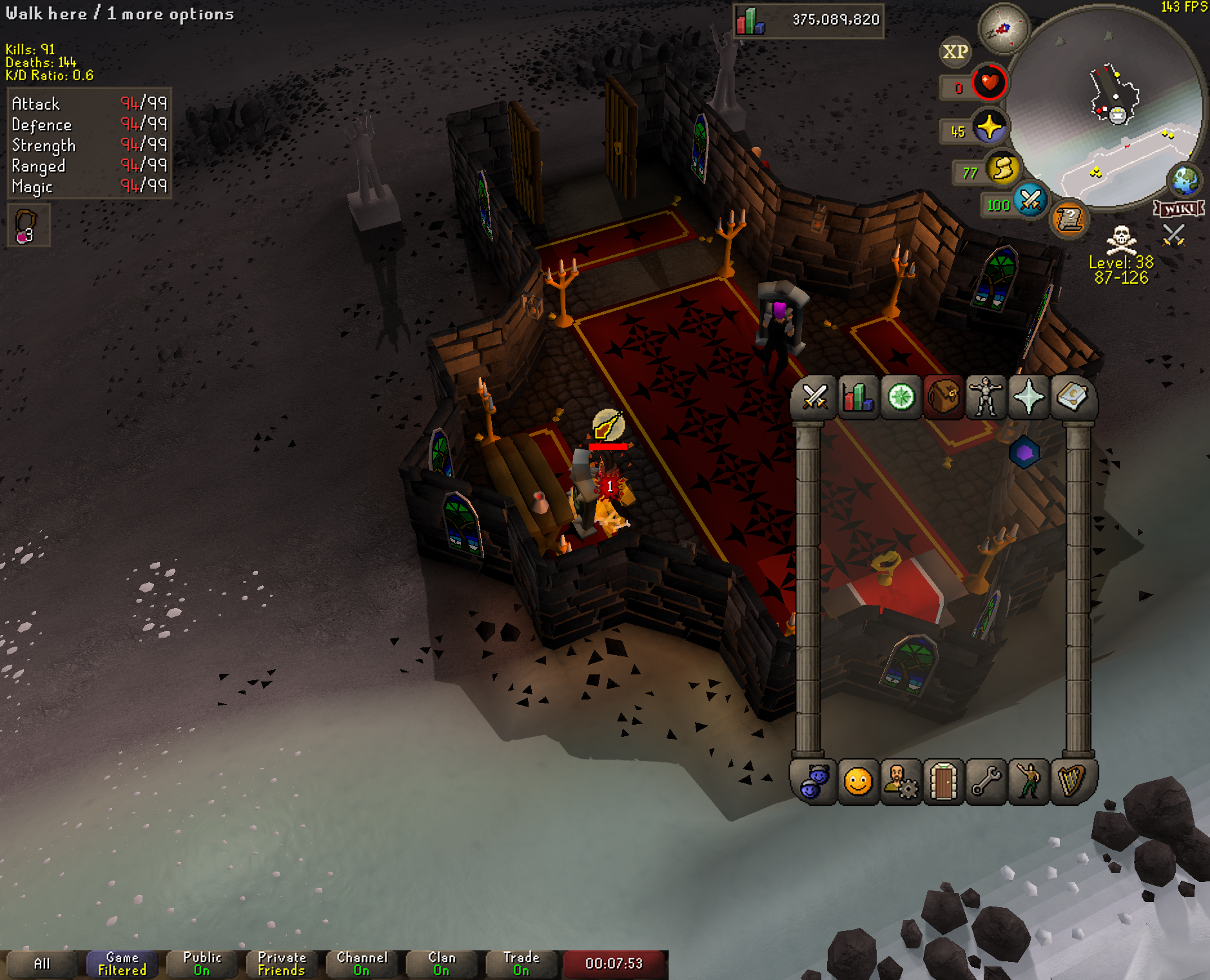Switch to the Skills tab
The width and height of the screenshot is (1210, 980).
point(857,397)
